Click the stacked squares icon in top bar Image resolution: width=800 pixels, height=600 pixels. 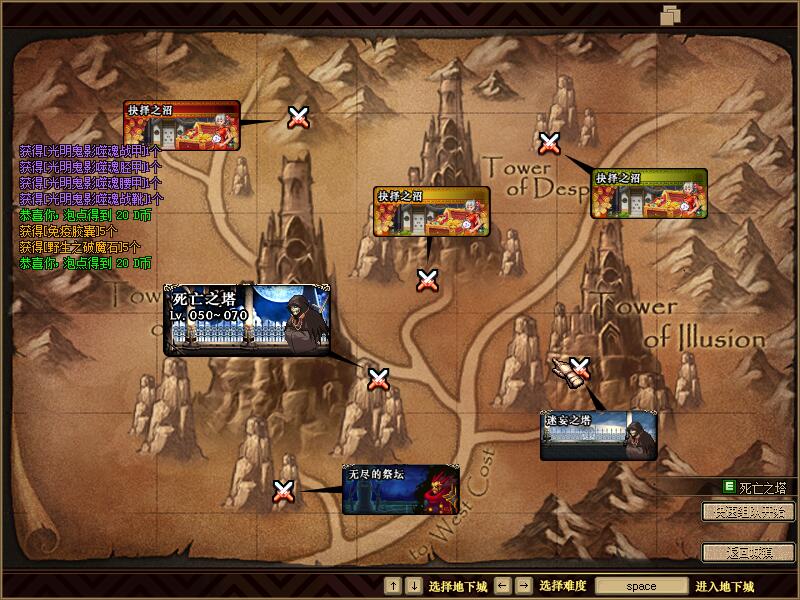pos(670,14)
